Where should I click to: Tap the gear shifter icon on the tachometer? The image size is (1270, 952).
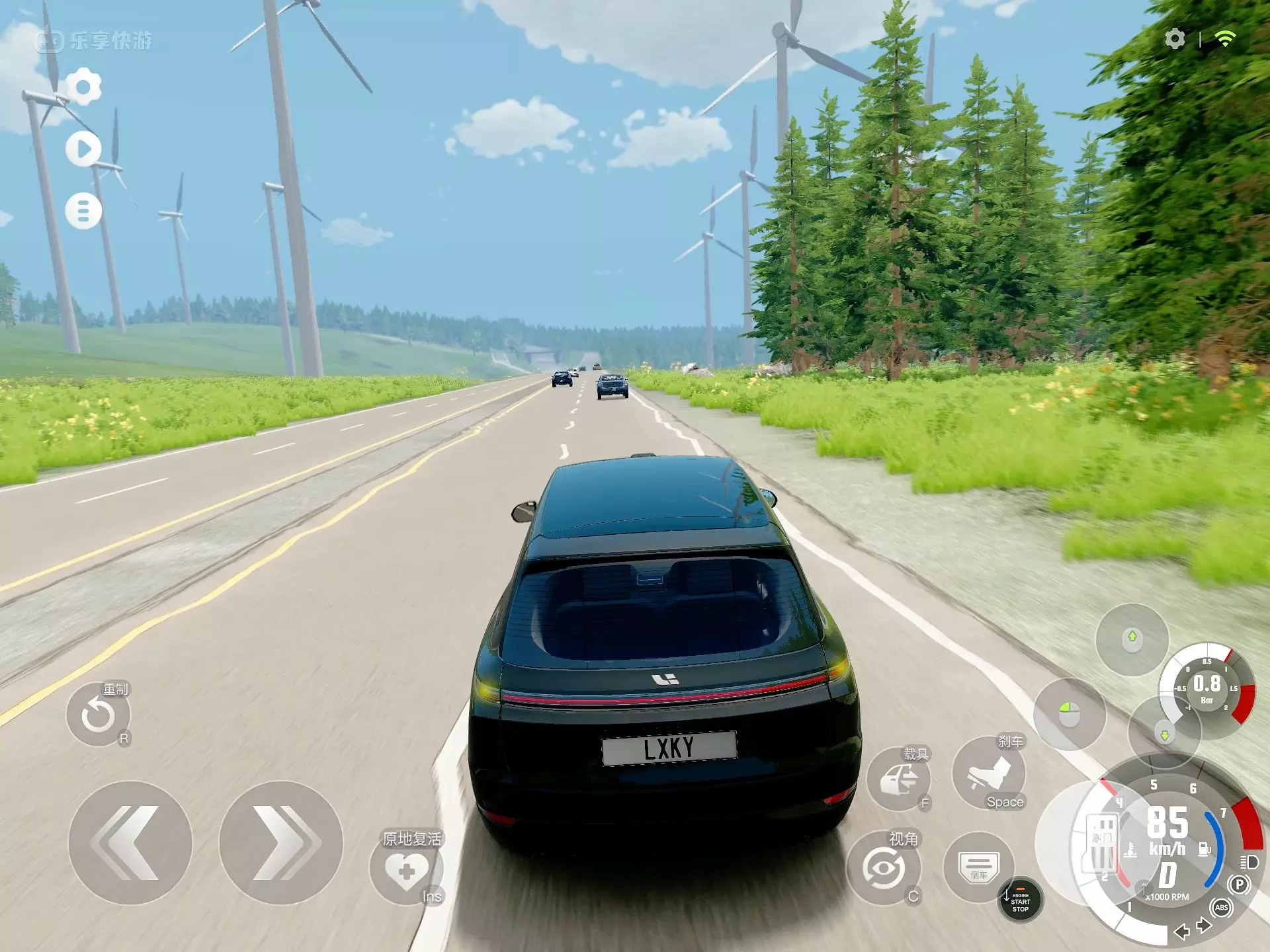[1101, 844]
